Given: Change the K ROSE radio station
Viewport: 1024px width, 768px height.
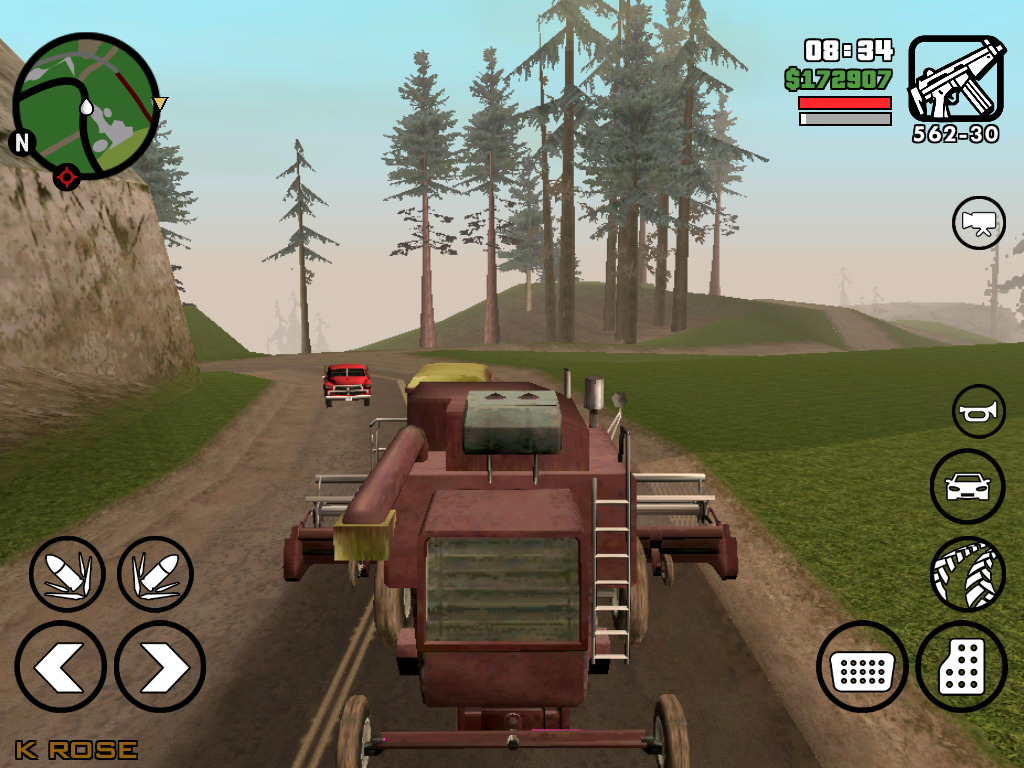Looking at the screenshot, I should [x=76, y=749].
